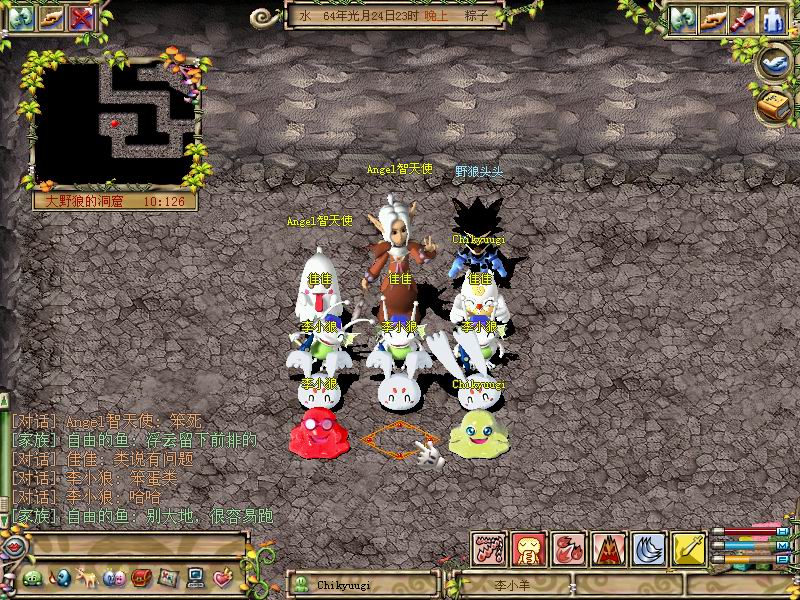Open the blue figure character icon
The image size is (800, 600).
point(773,19)
